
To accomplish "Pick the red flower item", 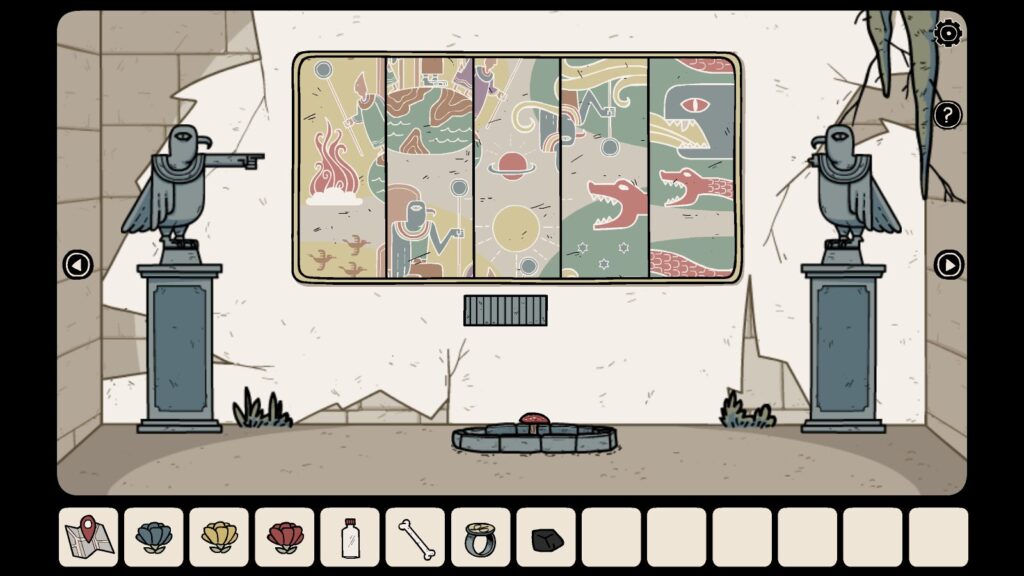I will pyautogui.click(x=285, y=537).
